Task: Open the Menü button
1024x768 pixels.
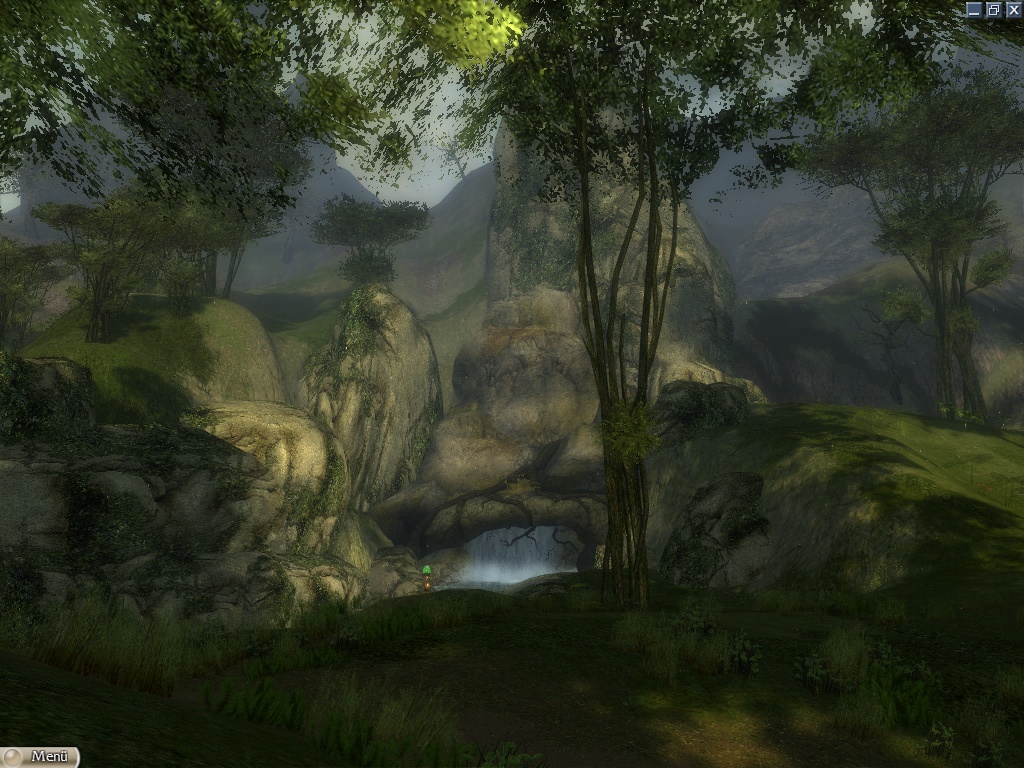Action: coord(40,757)
